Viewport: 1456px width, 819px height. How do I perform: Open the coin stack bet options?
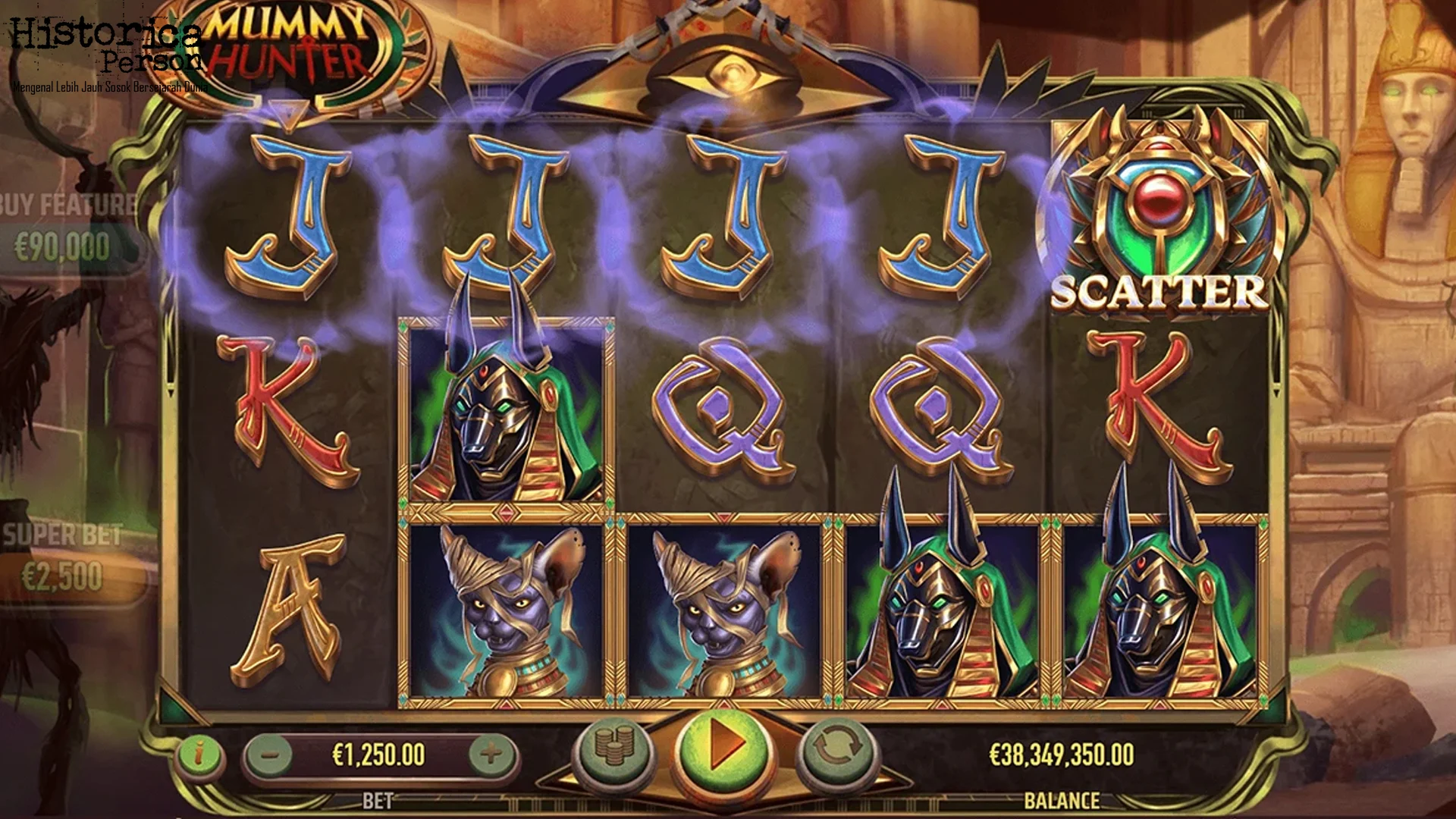click(x=614, y=748)
